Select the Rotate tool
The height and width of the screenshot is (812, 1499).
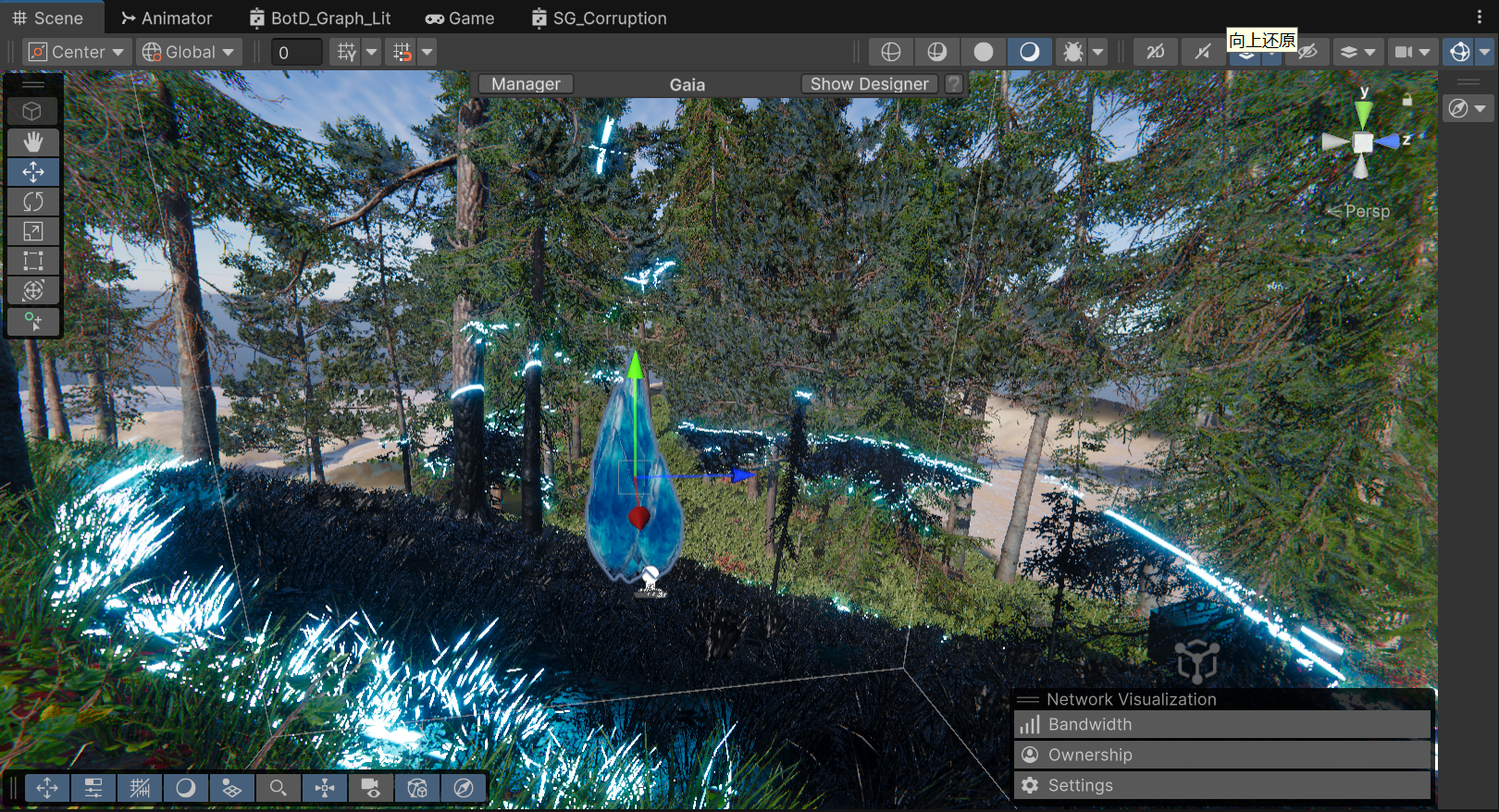pos(33,202)
